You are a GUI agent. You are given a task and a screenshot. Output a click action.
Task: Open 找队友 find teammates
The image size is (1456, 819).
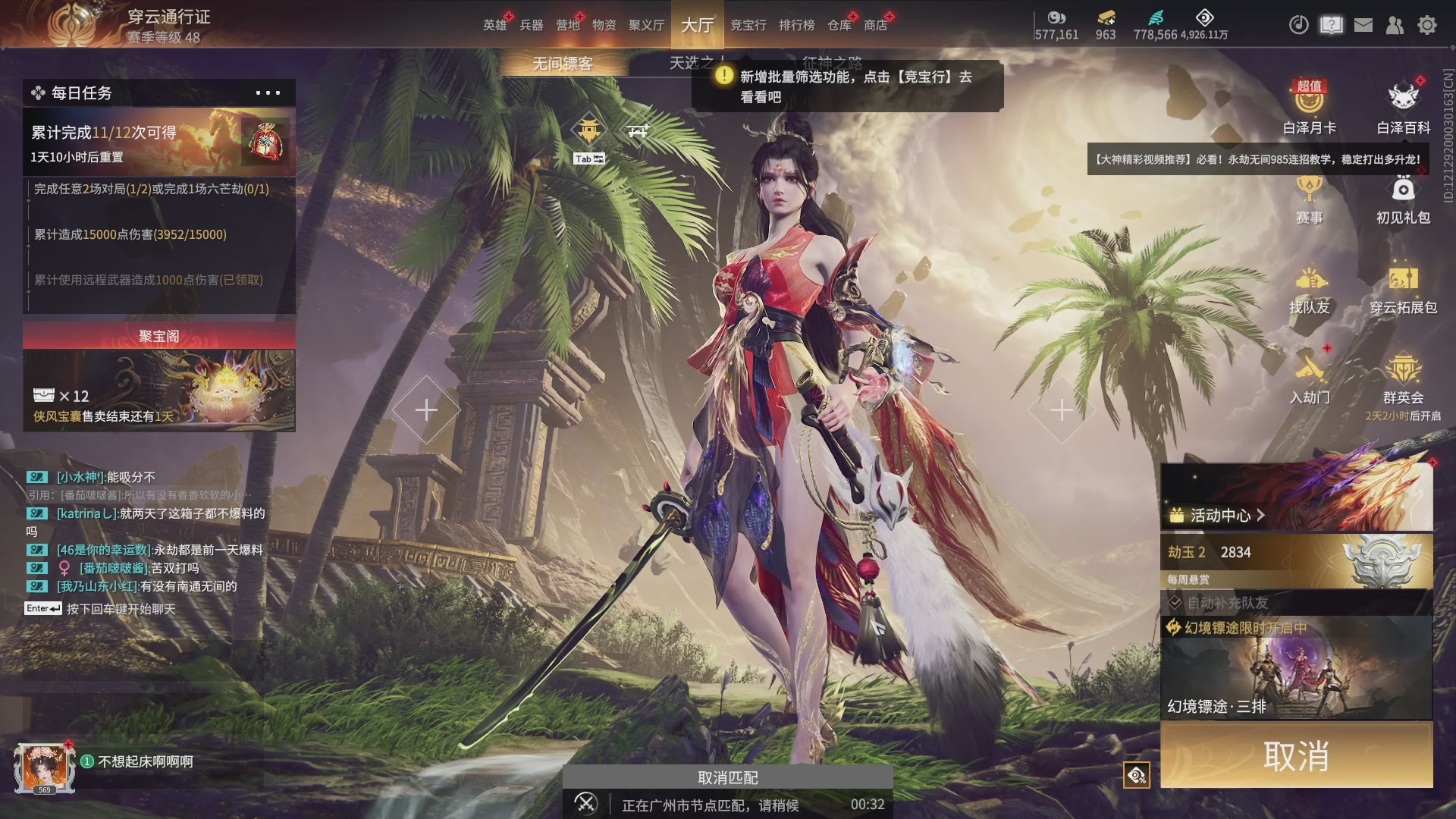click(x=1310, y=290)
